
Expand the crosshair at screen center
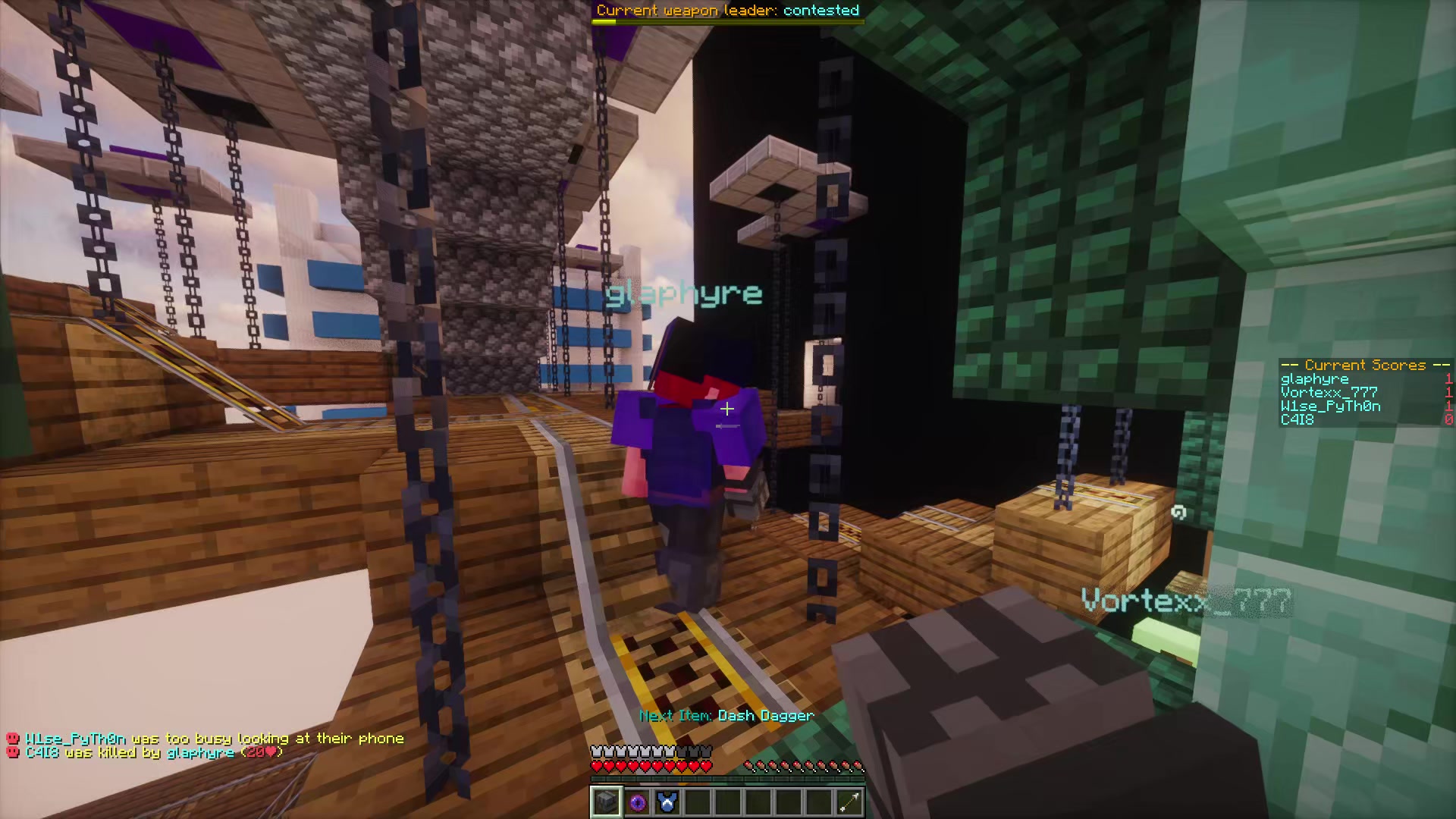point(727,409)
